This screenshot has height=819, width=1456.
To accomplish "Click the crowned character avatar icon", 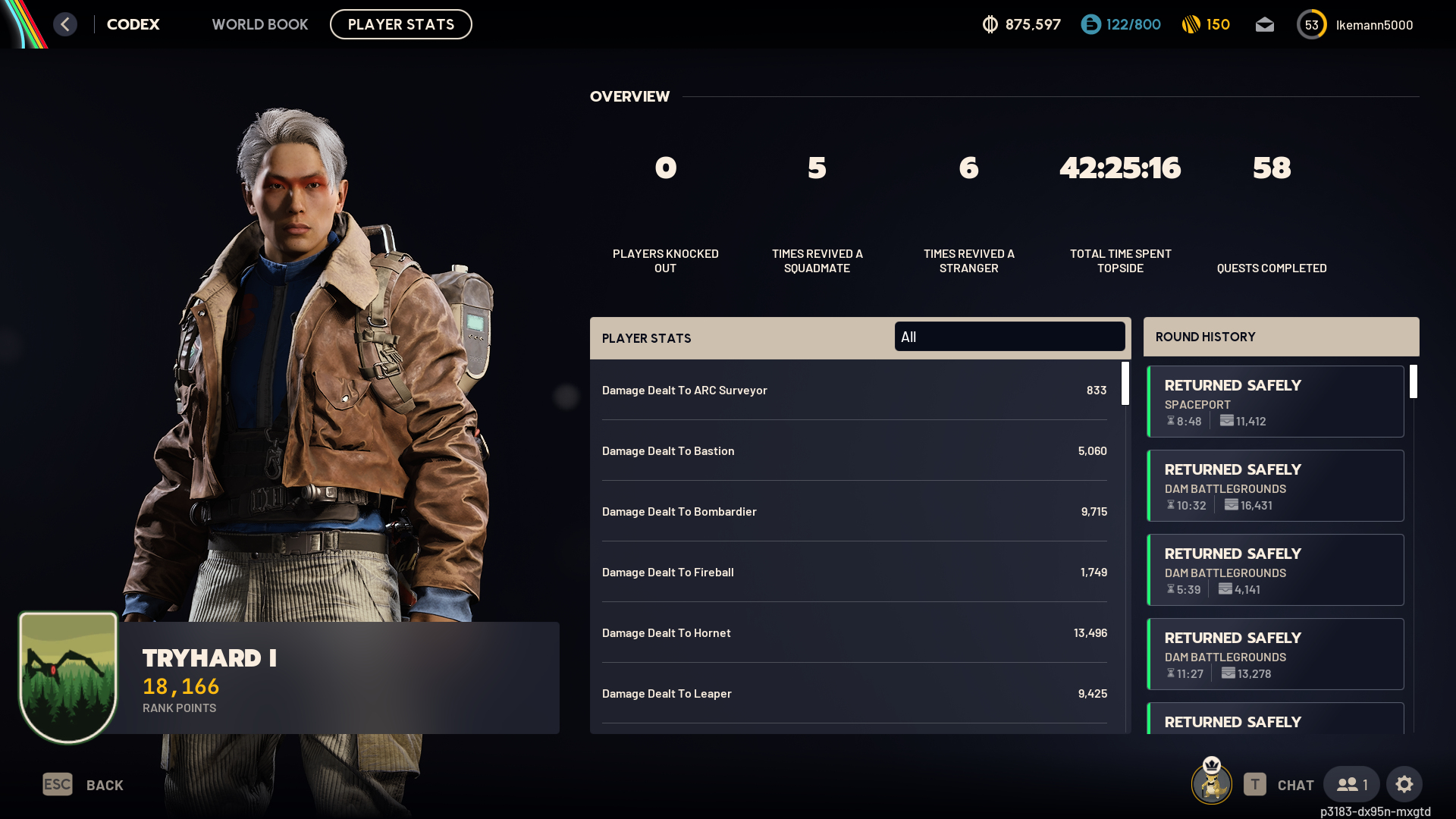I will tap(1211, 782).
